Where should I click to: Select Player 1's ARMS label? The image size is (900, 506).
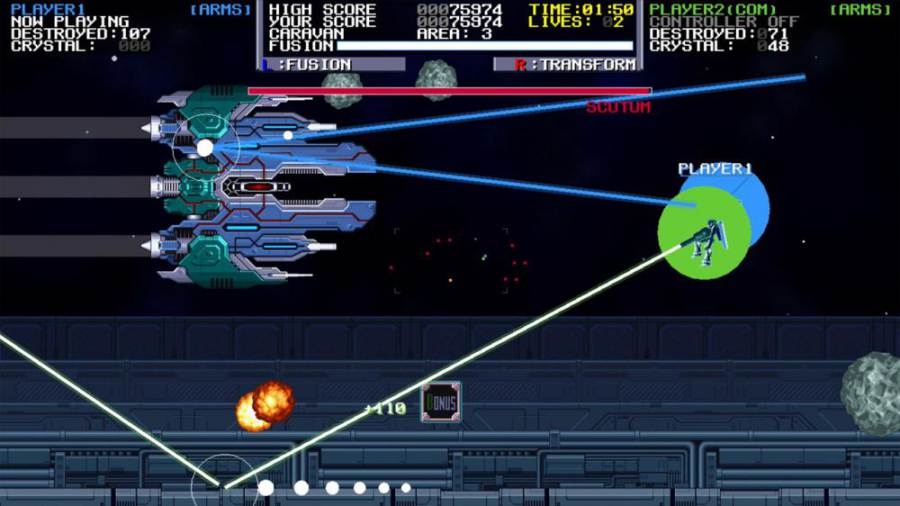[x=220, y=9]
